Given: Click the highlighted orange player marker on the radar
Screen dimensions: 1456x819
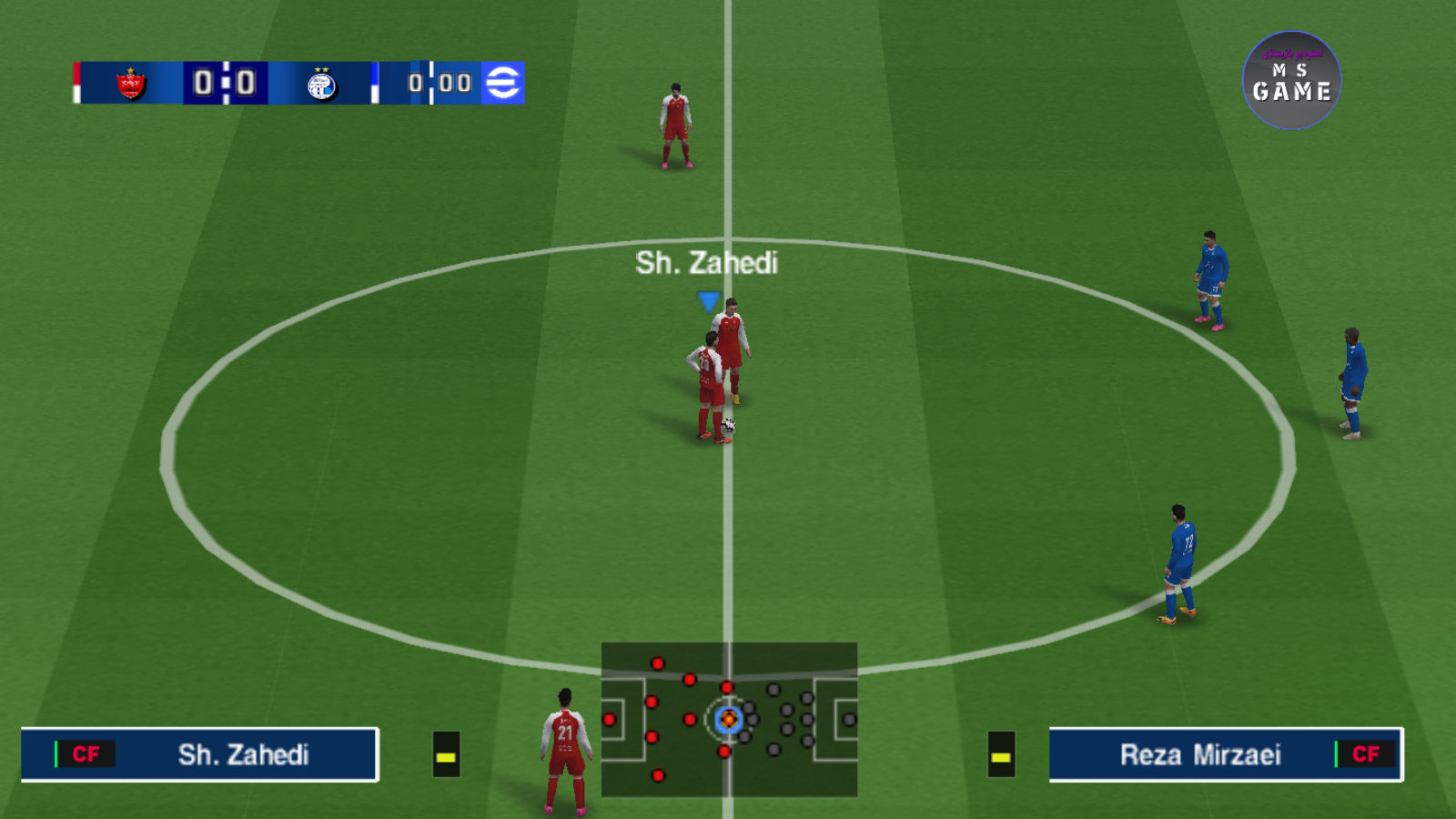Looking at the screenshot, I should 728,719.
